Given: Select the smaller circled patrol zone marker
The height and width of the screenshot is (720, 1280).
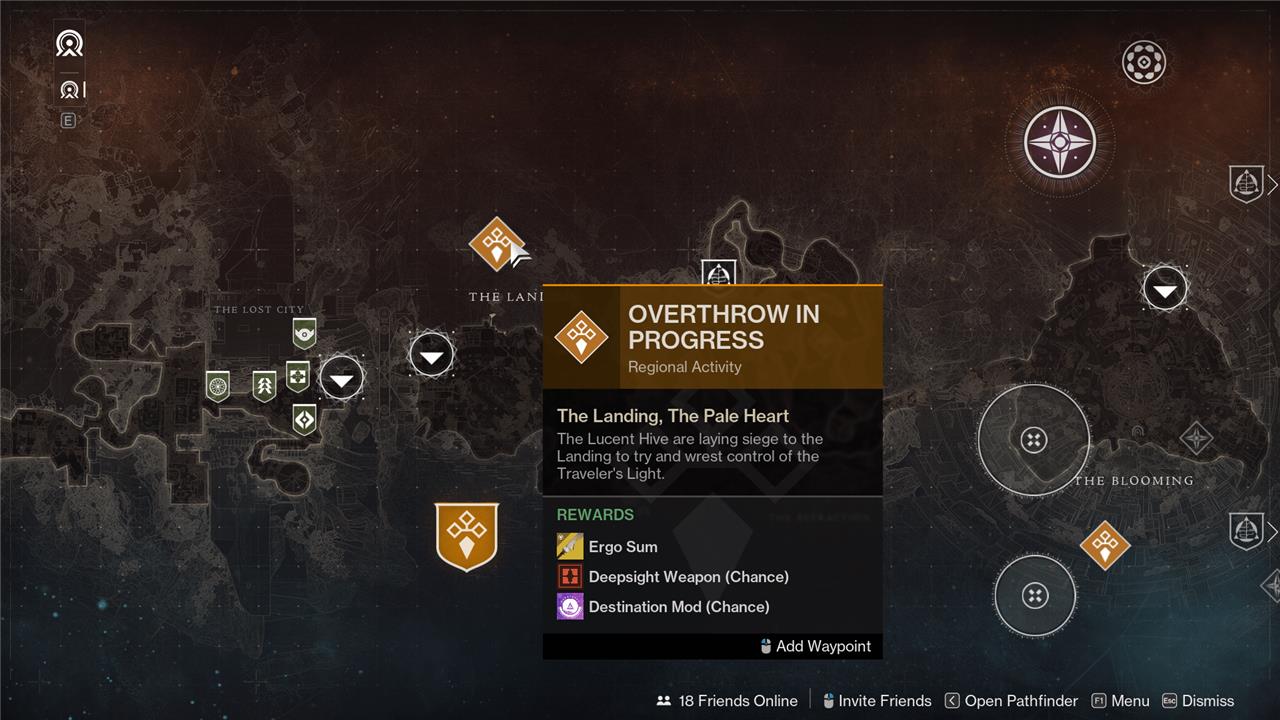Looking at the screenshot, I should 1035,596.
